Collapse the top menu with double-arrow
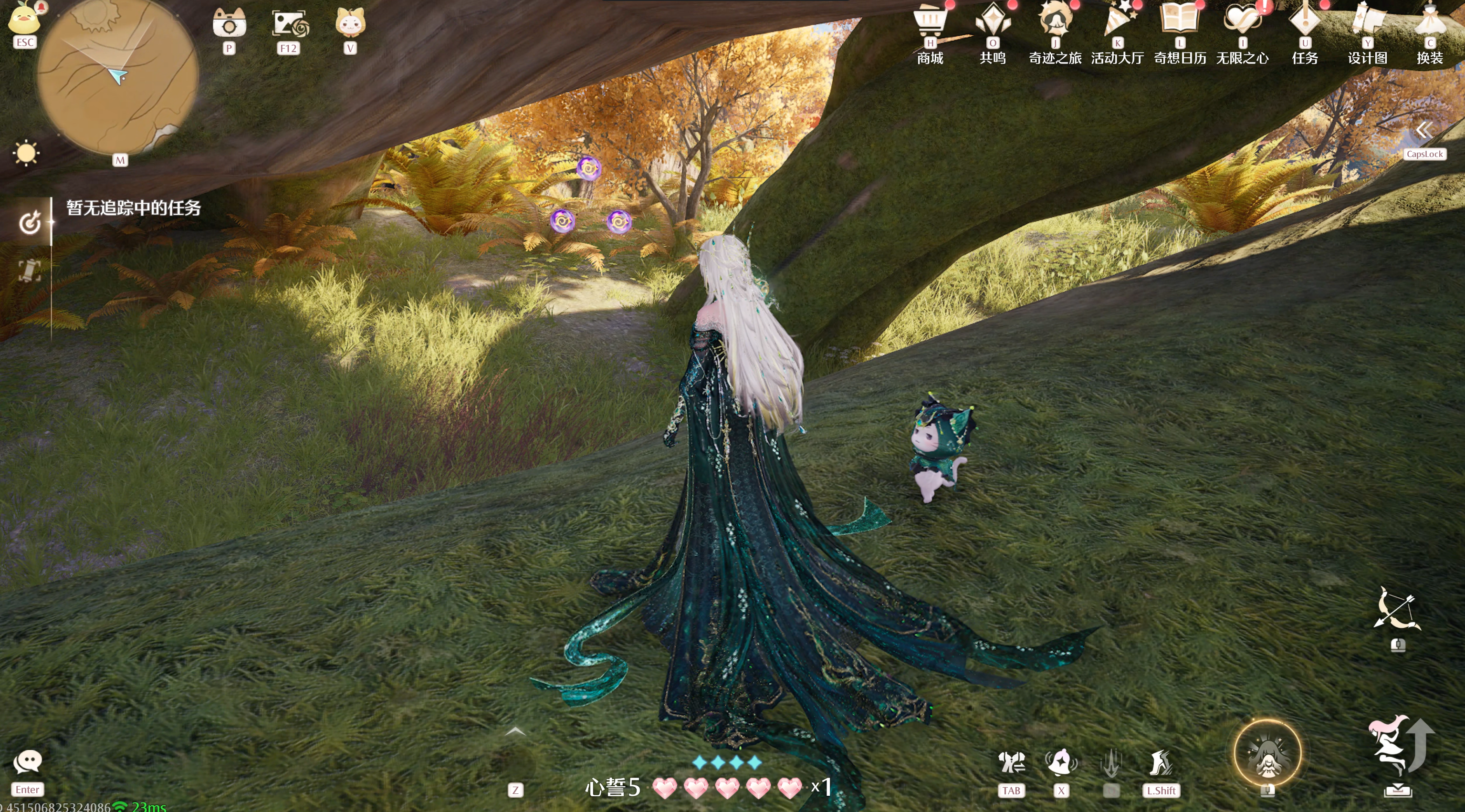The image size is (1465, 812). pyautogui.click(x=1423, y=131)
